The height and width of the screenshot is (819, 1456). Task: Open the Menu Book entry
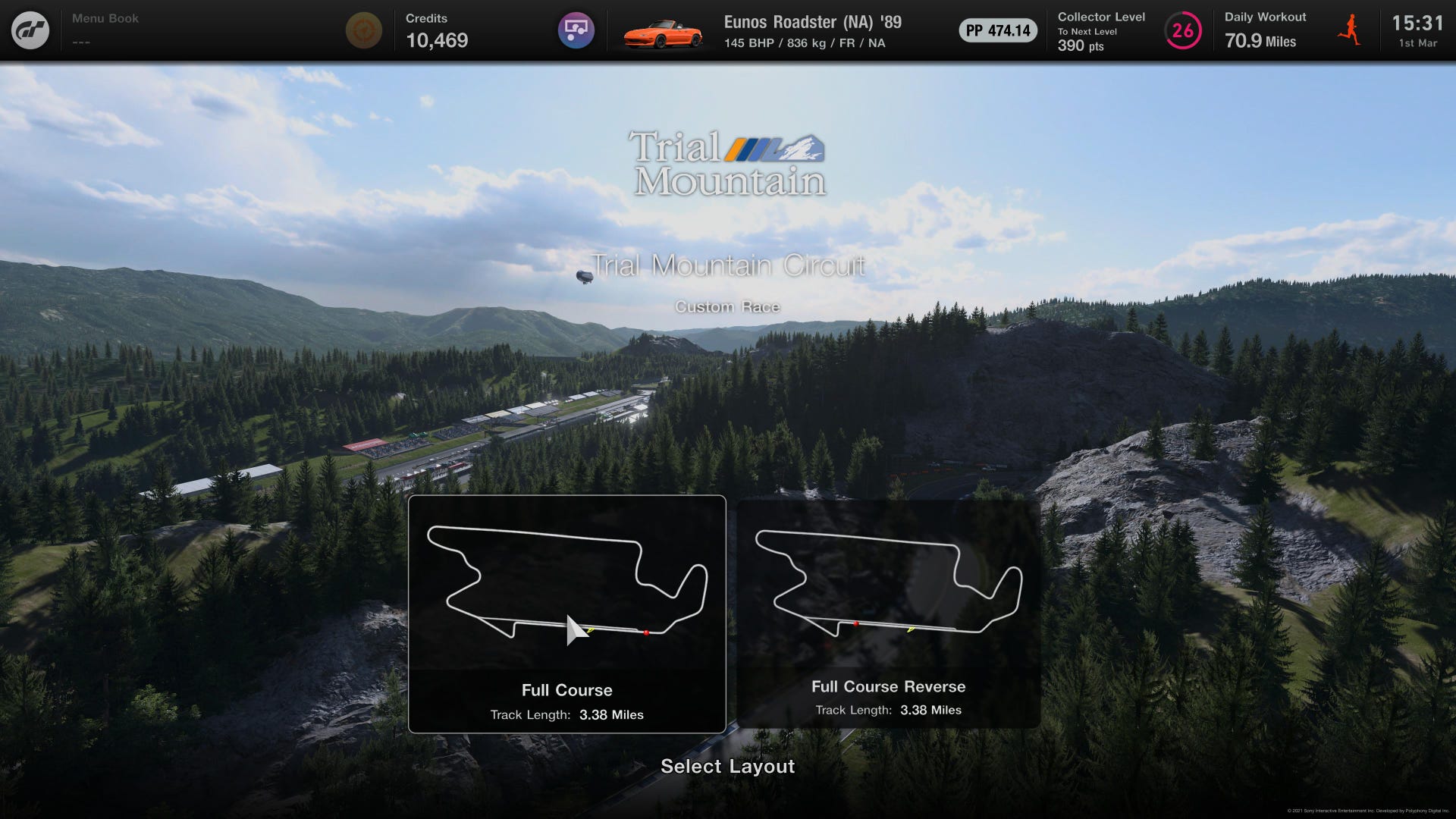[x=104, y=18]
